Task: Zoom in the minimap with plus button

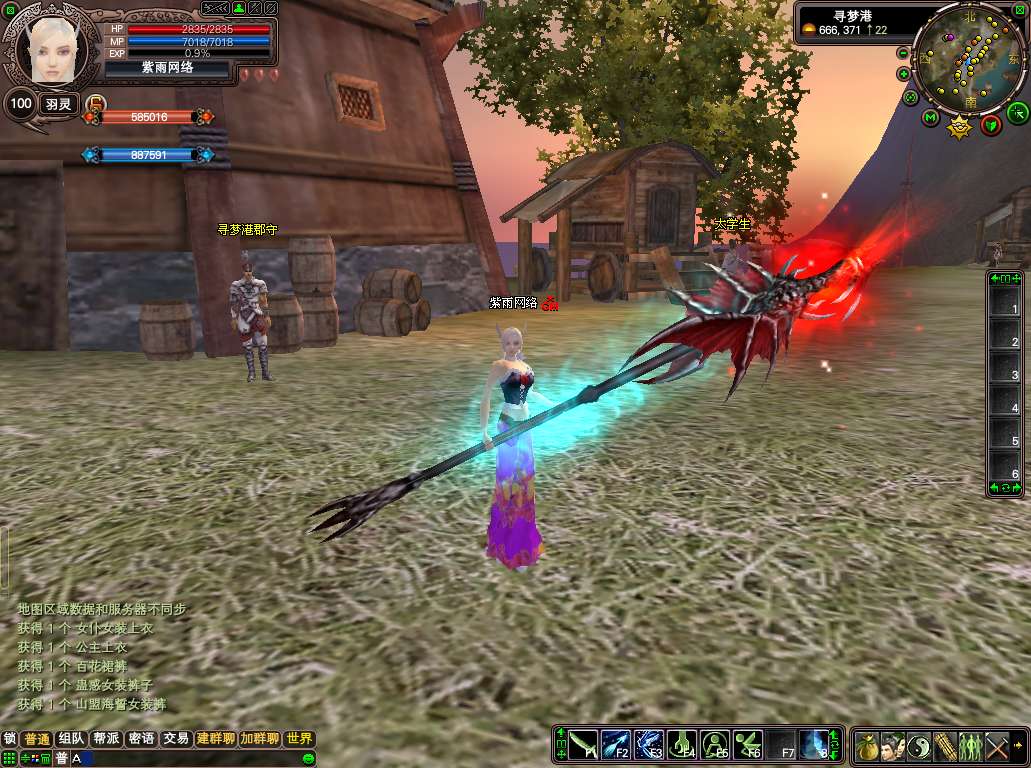Action: [x=903, y=74]
